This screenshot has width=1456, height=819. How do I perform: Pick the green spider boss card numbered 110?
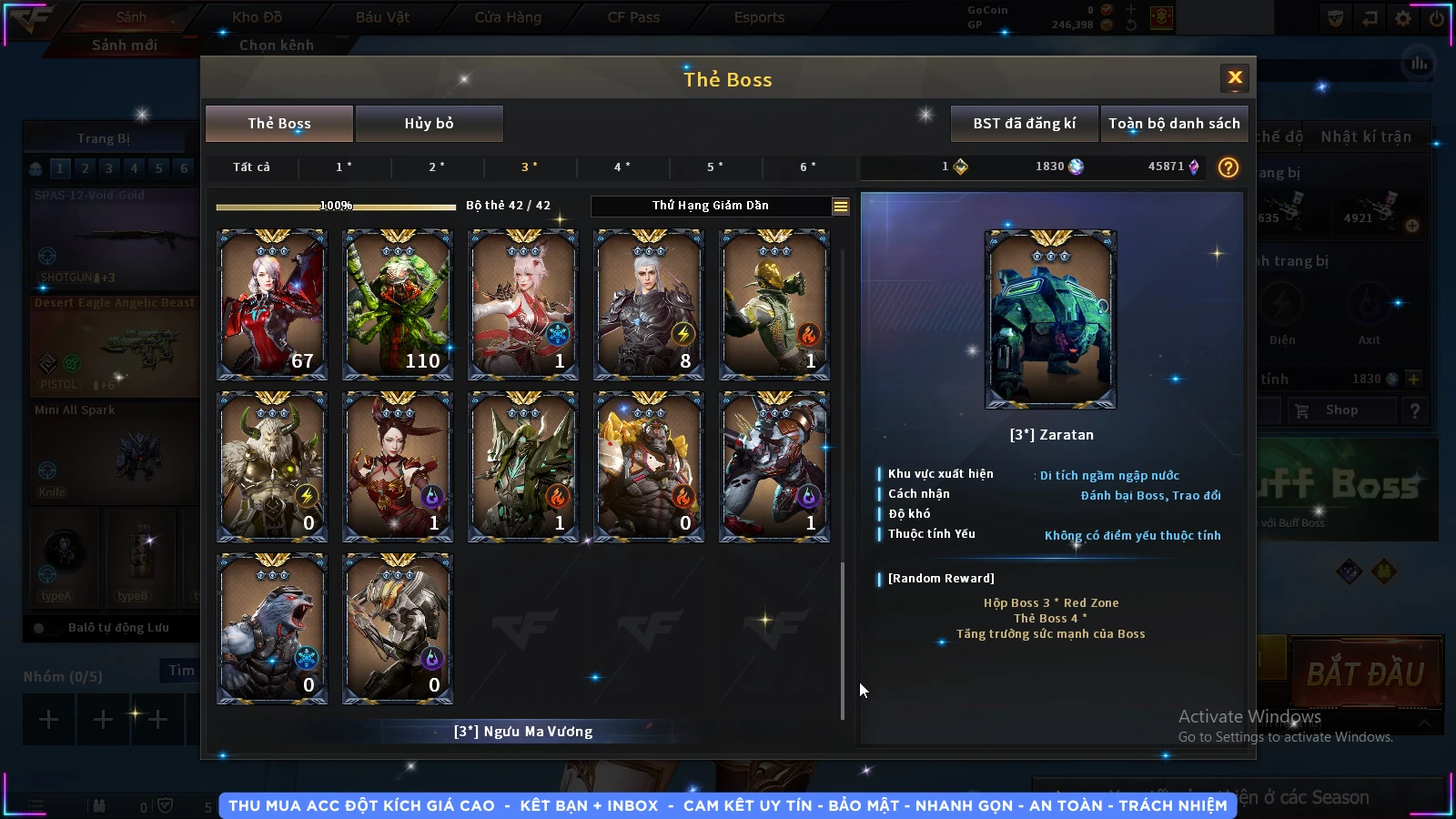tap(397, 305)
